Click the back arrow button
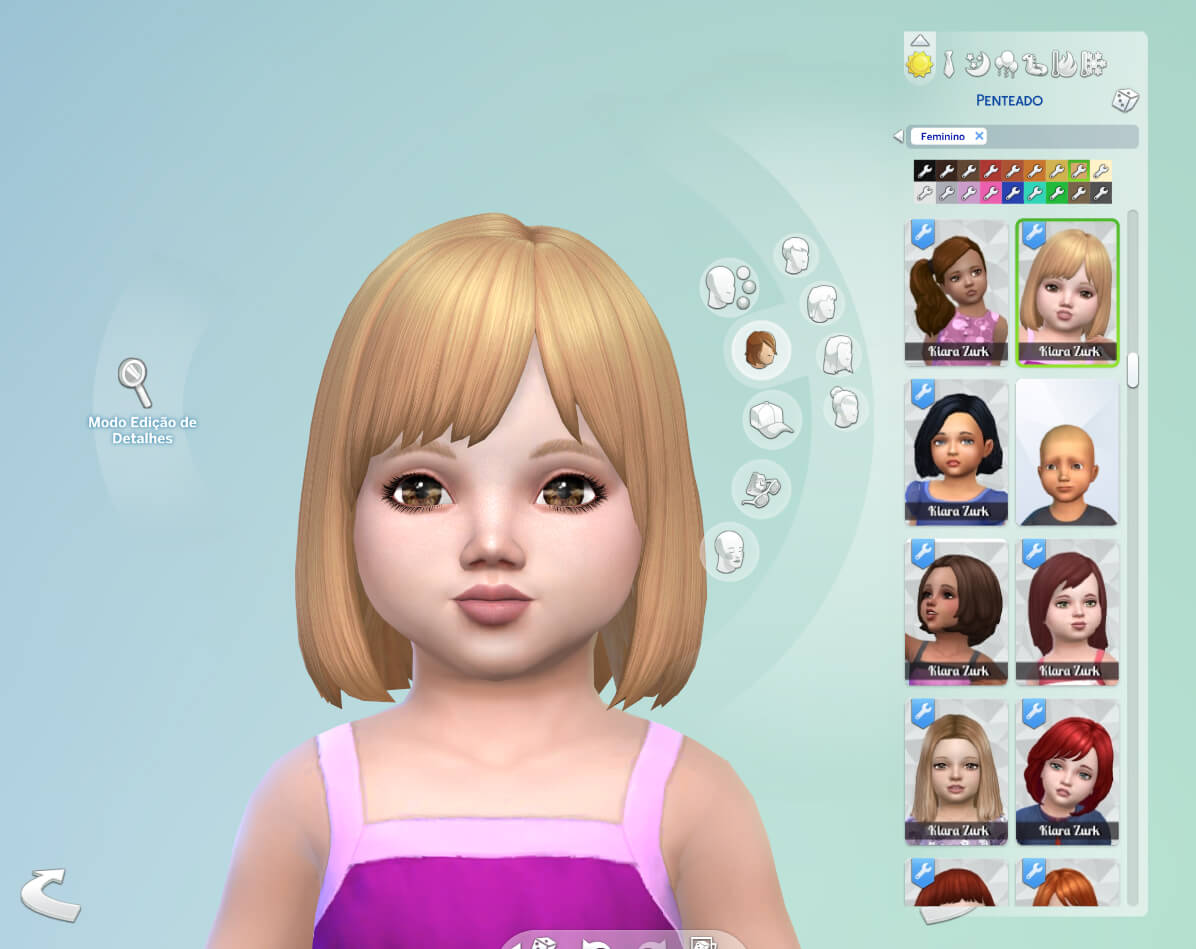 (50, 893)
